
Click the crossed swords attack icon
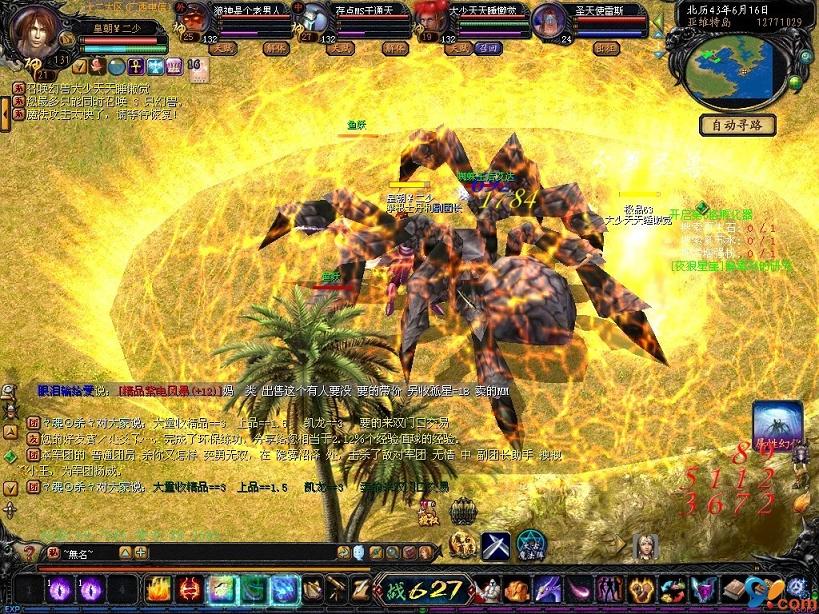click(495, 545)
